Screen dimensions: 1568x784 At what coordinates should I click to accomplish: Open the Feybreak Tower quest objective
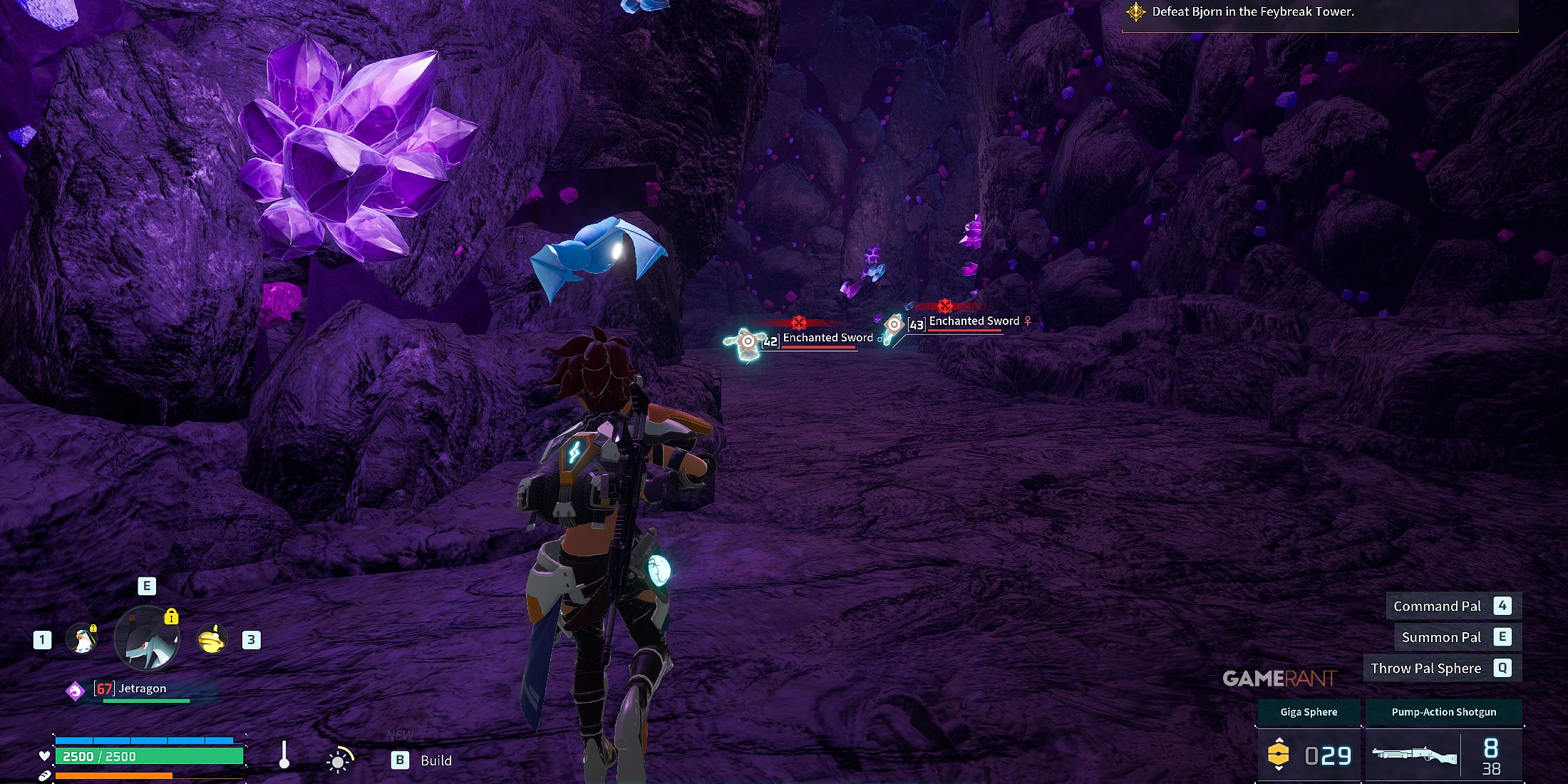tap(1252, 12)
